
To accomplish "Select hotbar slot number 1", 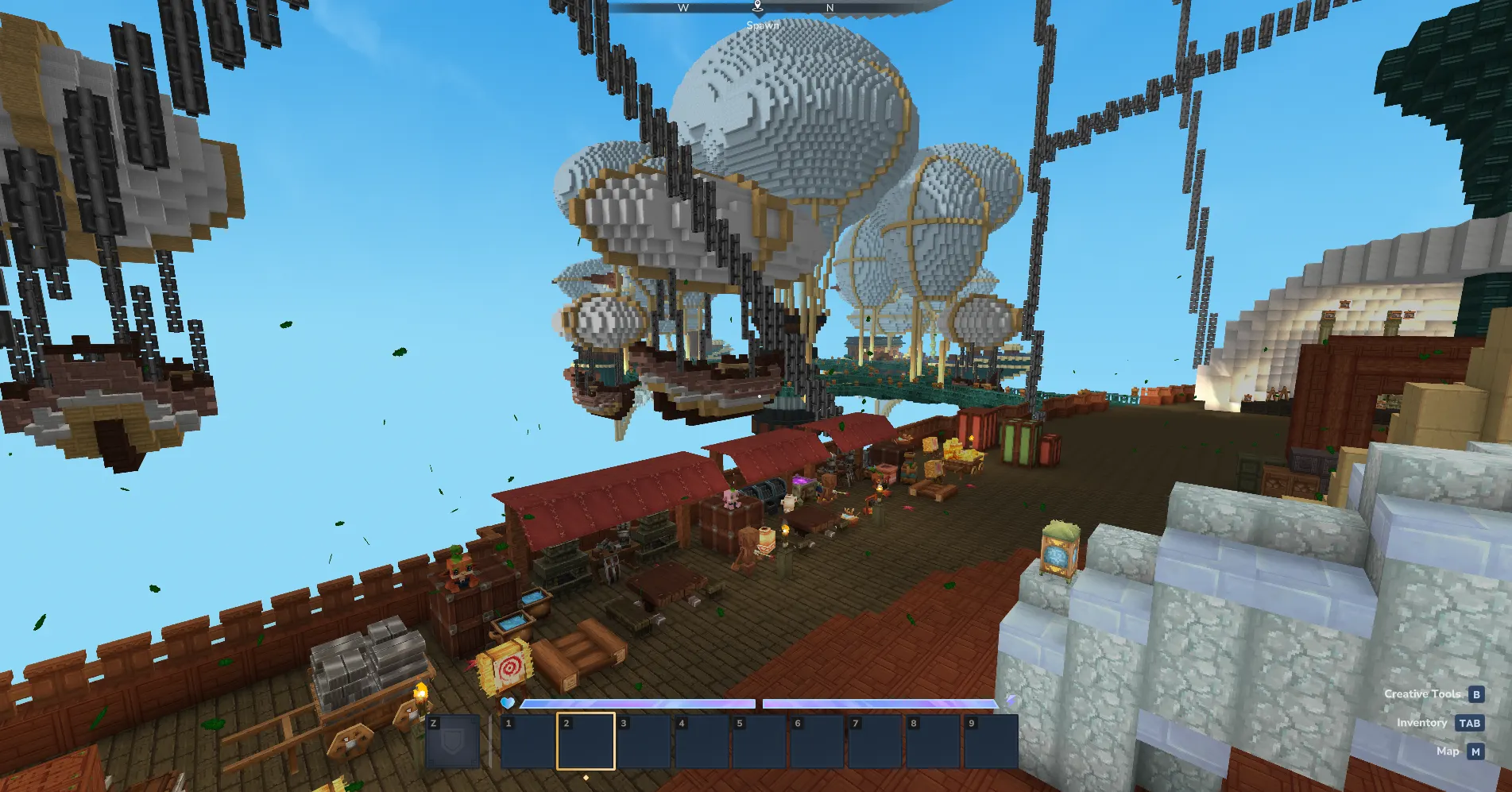I will tap(528, 742).
